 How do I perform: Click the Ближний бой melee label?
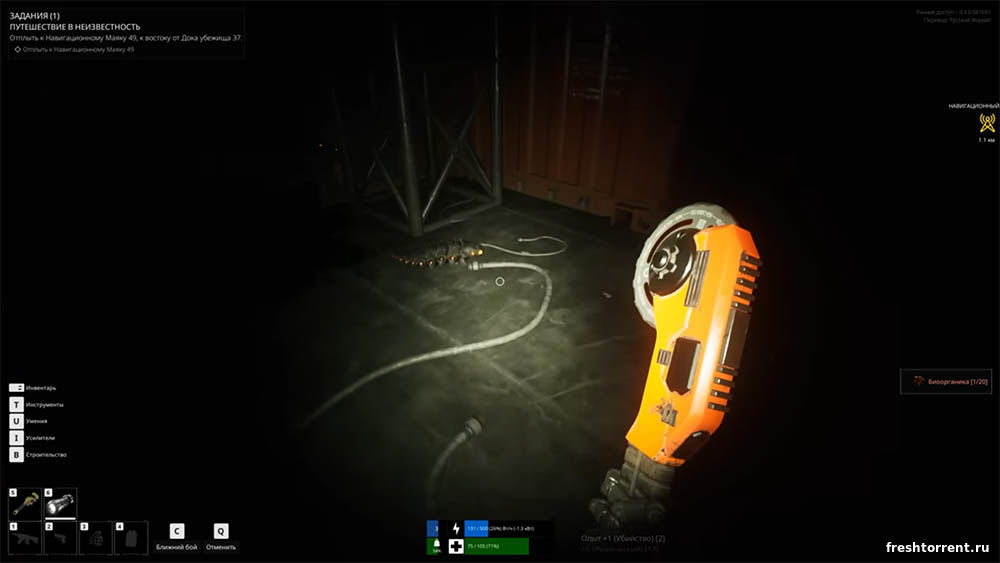pos(176,547)
